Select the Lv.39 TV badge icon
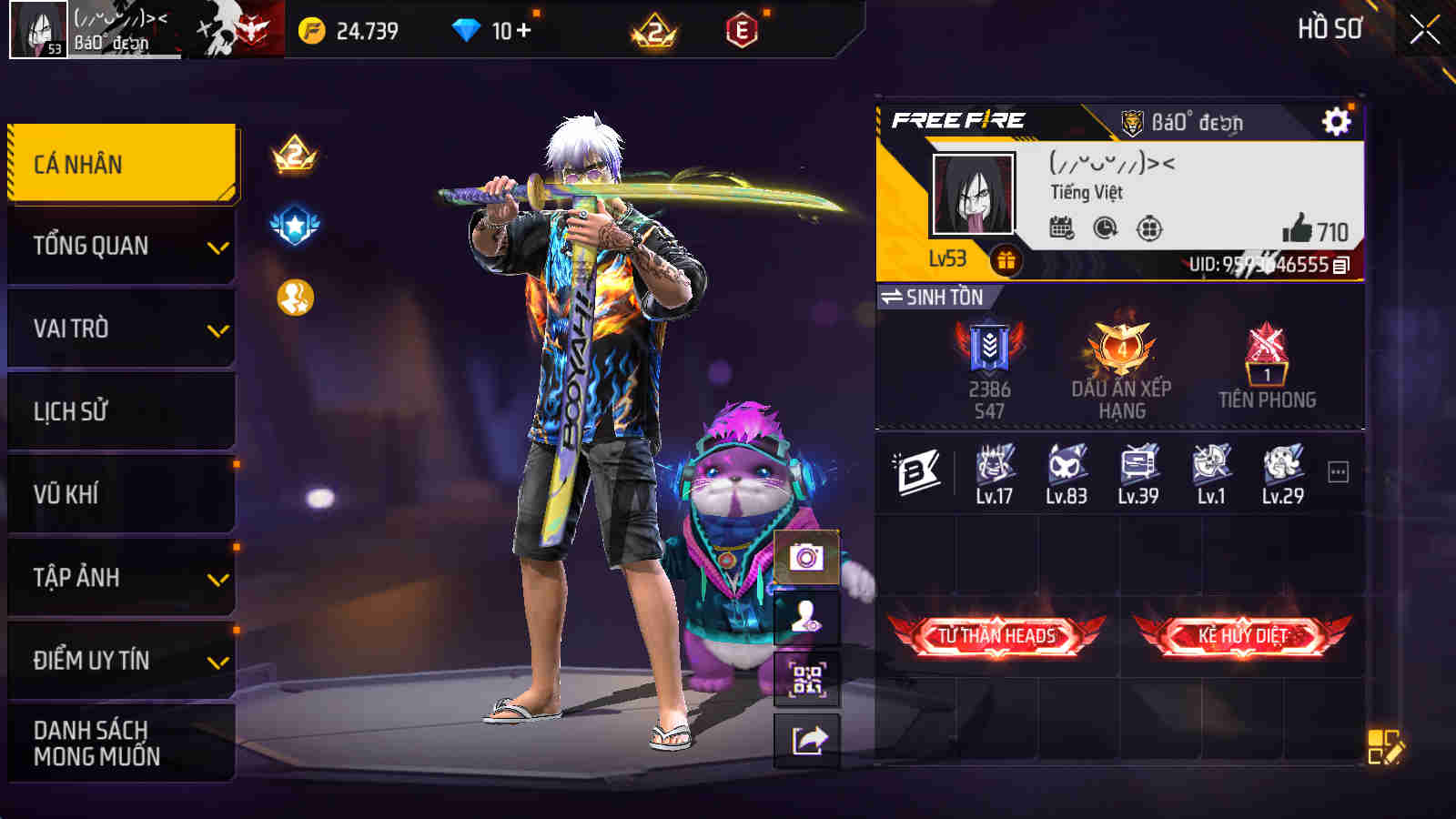Image resolution: width=1456 pixels, height=819 pixels. 1137,469
